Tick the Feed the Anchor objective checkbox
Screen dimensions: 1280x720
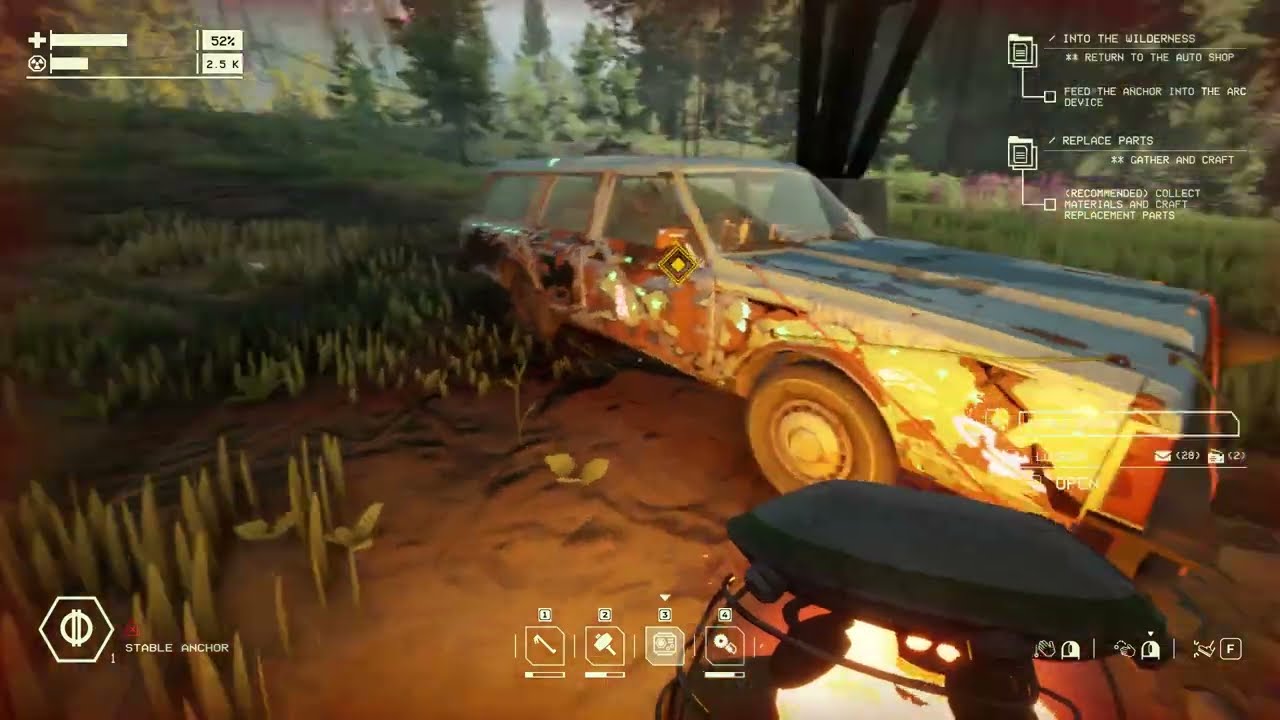pyautogui.click(x=1050, y=97)
